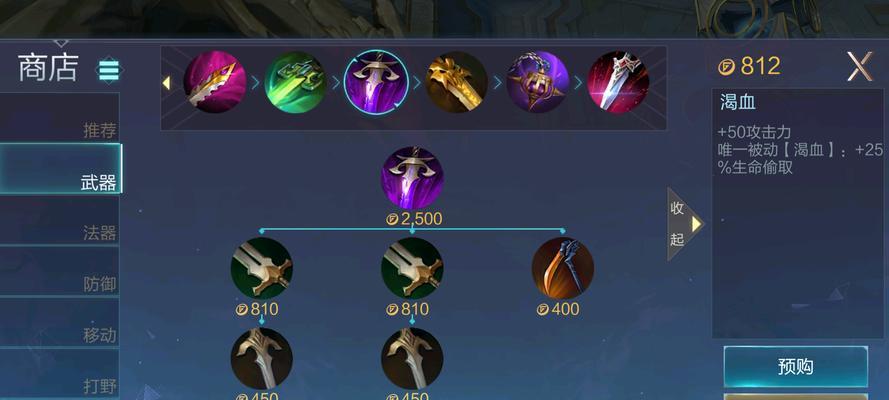Show the 防御 defense tab
This screenshot has width=889, height=400.
click(x=60, y=283)
